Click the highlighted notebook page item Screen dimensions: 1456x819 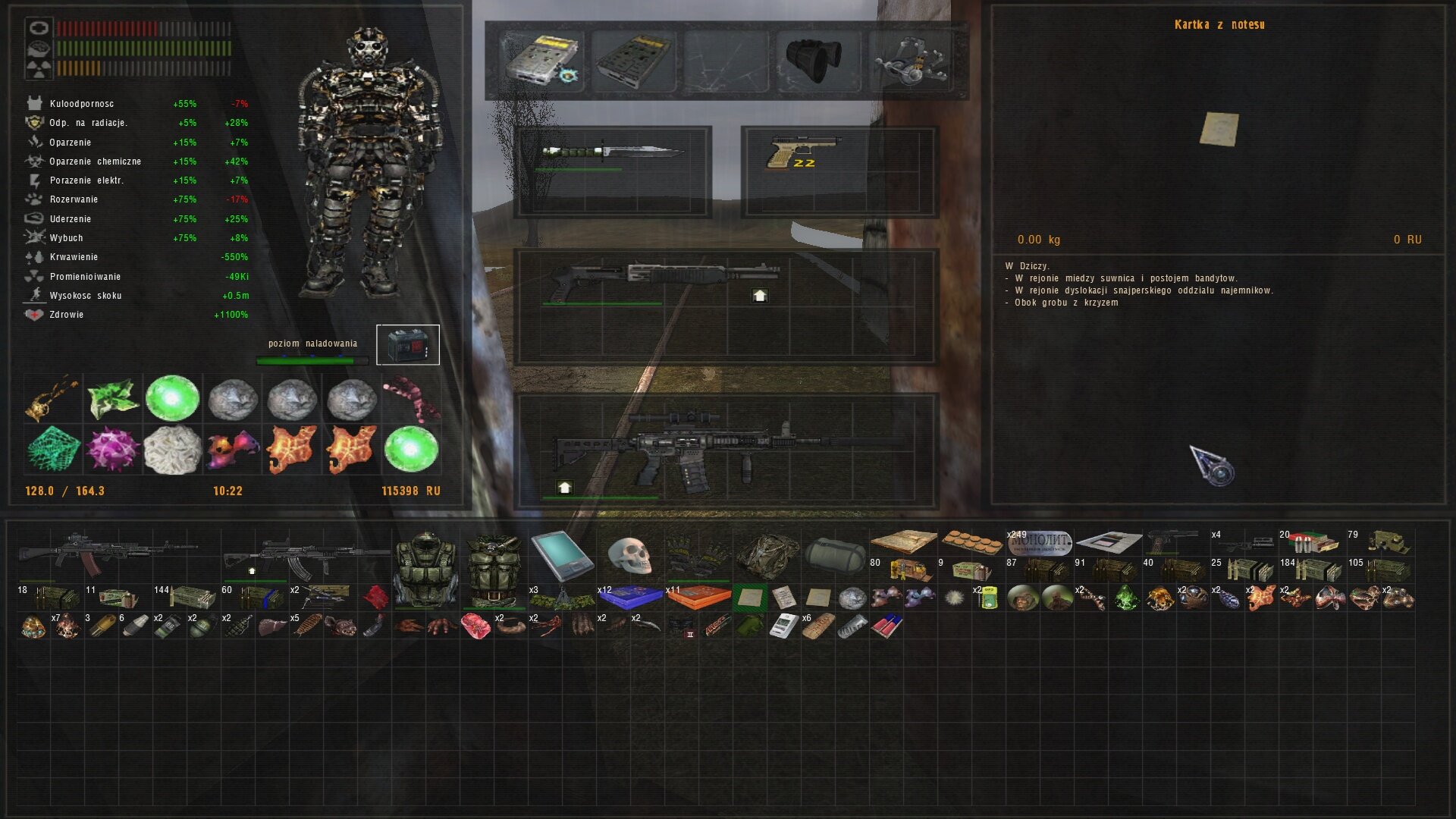coord(749,598)
